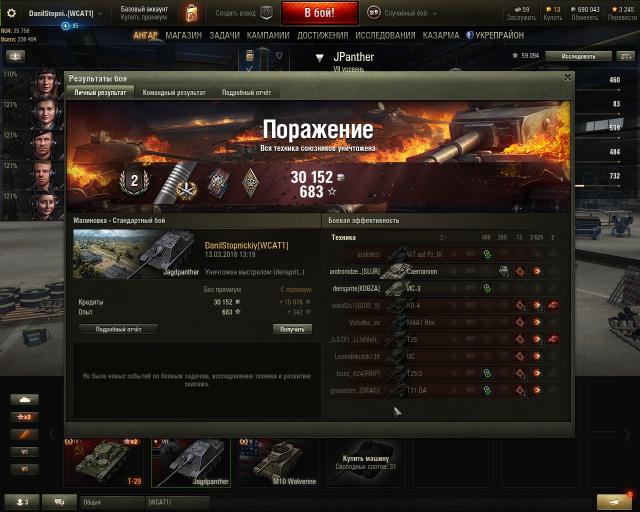Close the battle results window
Image resolution: width=640 pixels, height=512 pixels.
tap(568, 76)
